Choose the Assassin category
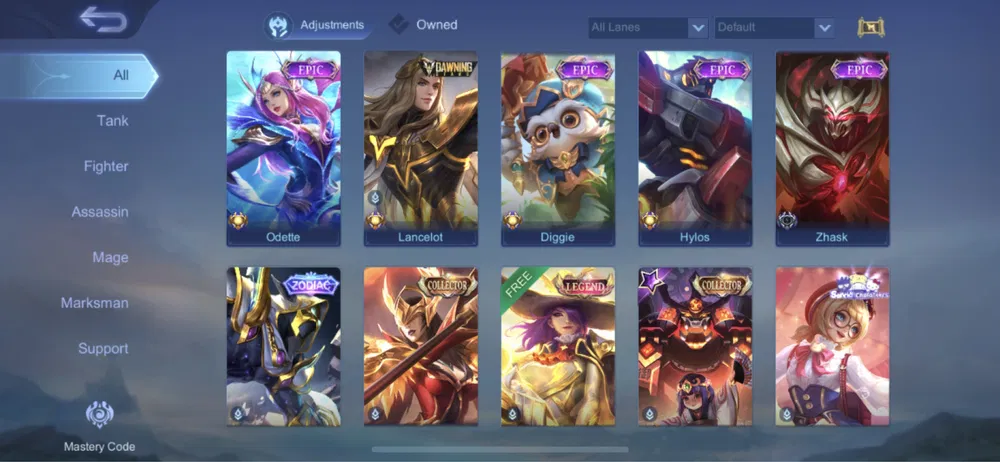Image resolution: width=1000 pixels, height=462 pixels. tap(100, 212)
